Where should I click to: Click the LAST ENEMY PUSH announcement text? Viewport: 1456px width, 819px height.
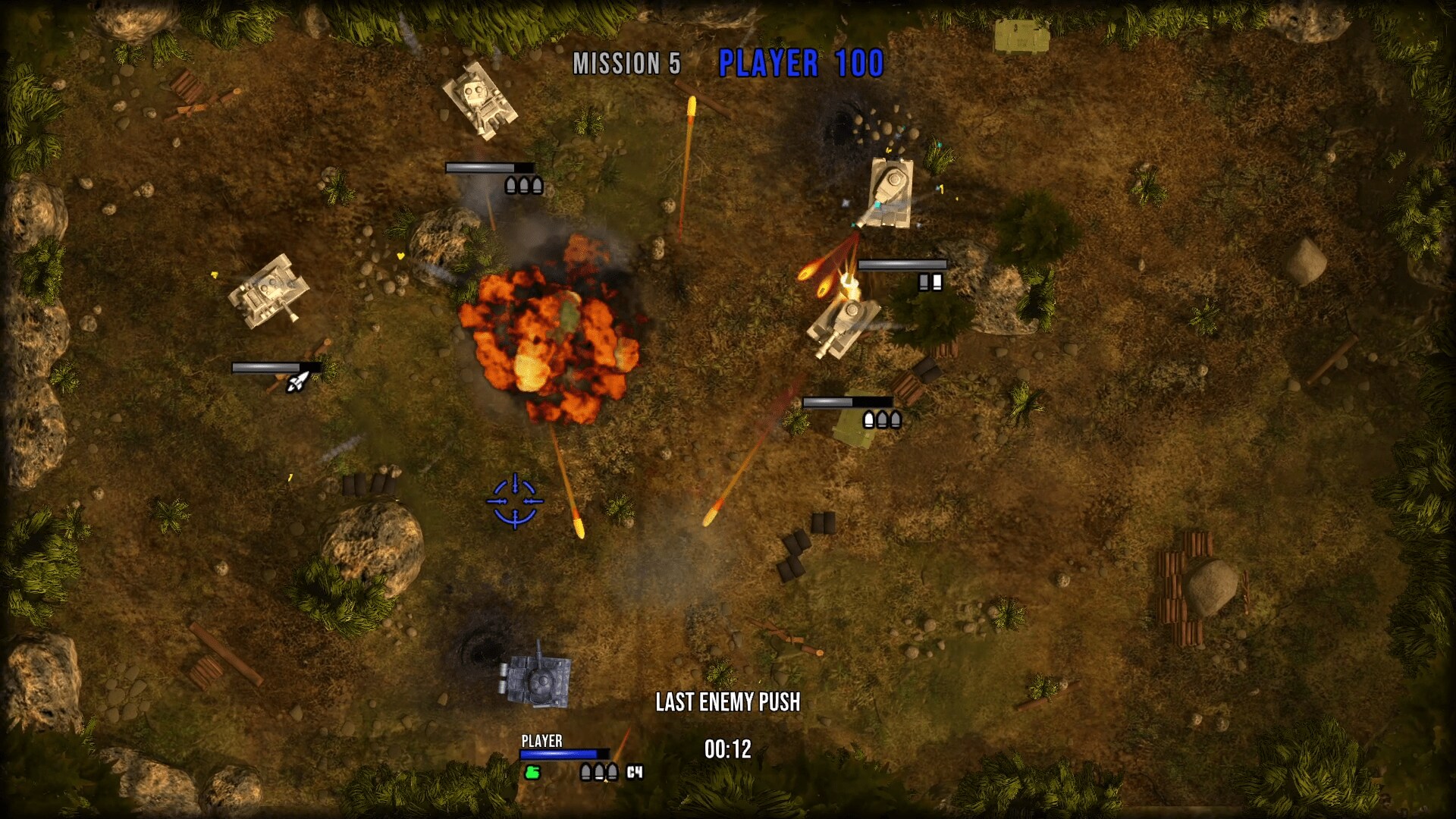(730, 702)
